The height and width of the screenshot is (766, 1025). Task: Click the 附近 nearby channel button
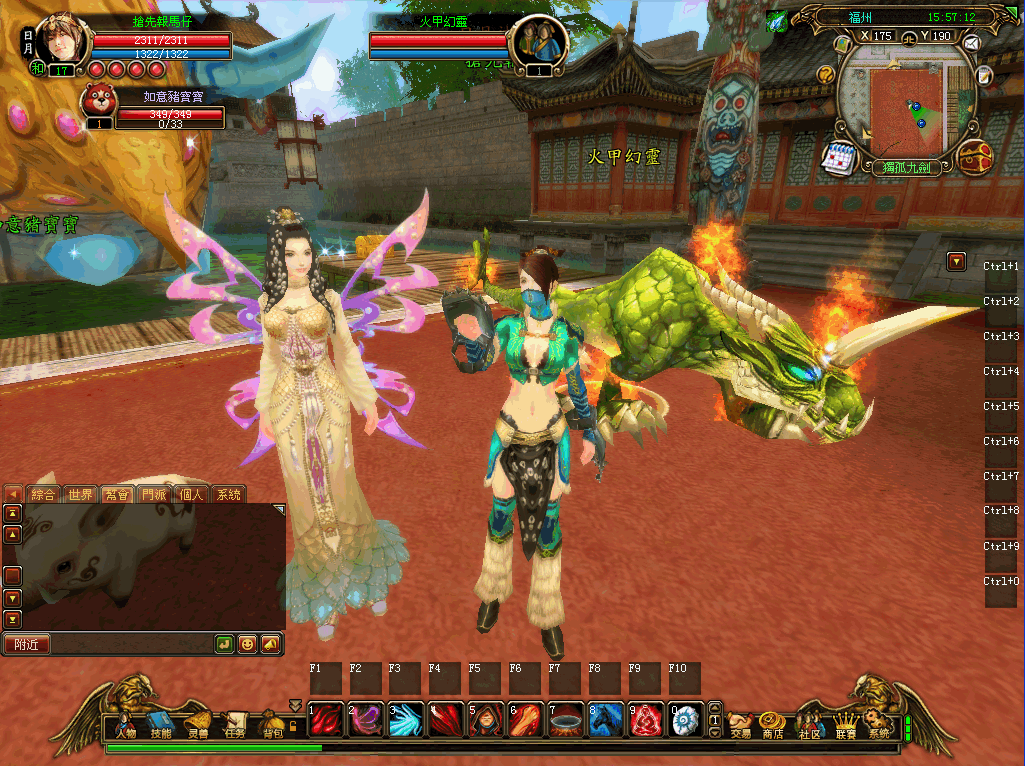pos(27,645)
